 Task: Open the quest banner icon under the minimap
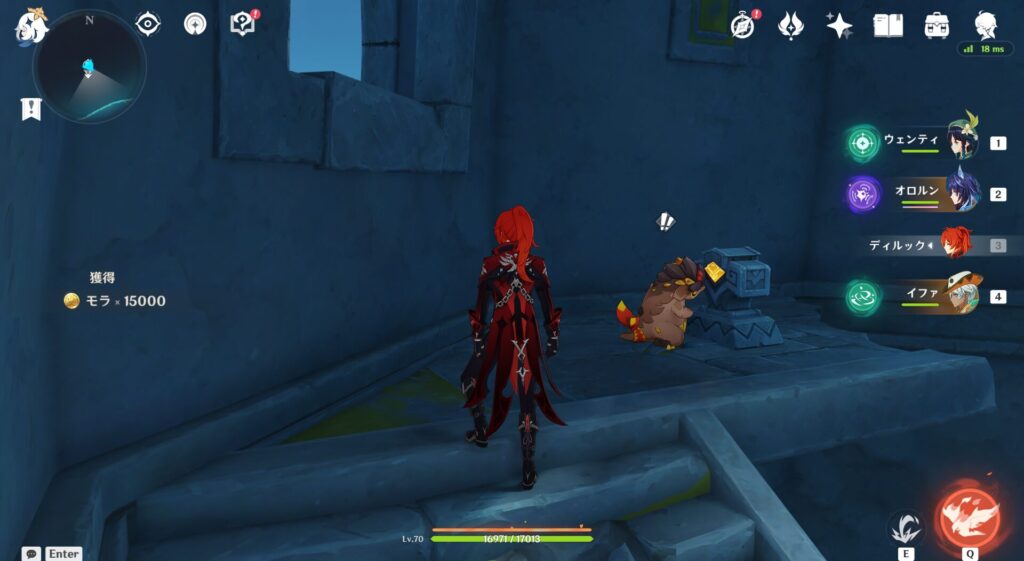coord(31,109)
